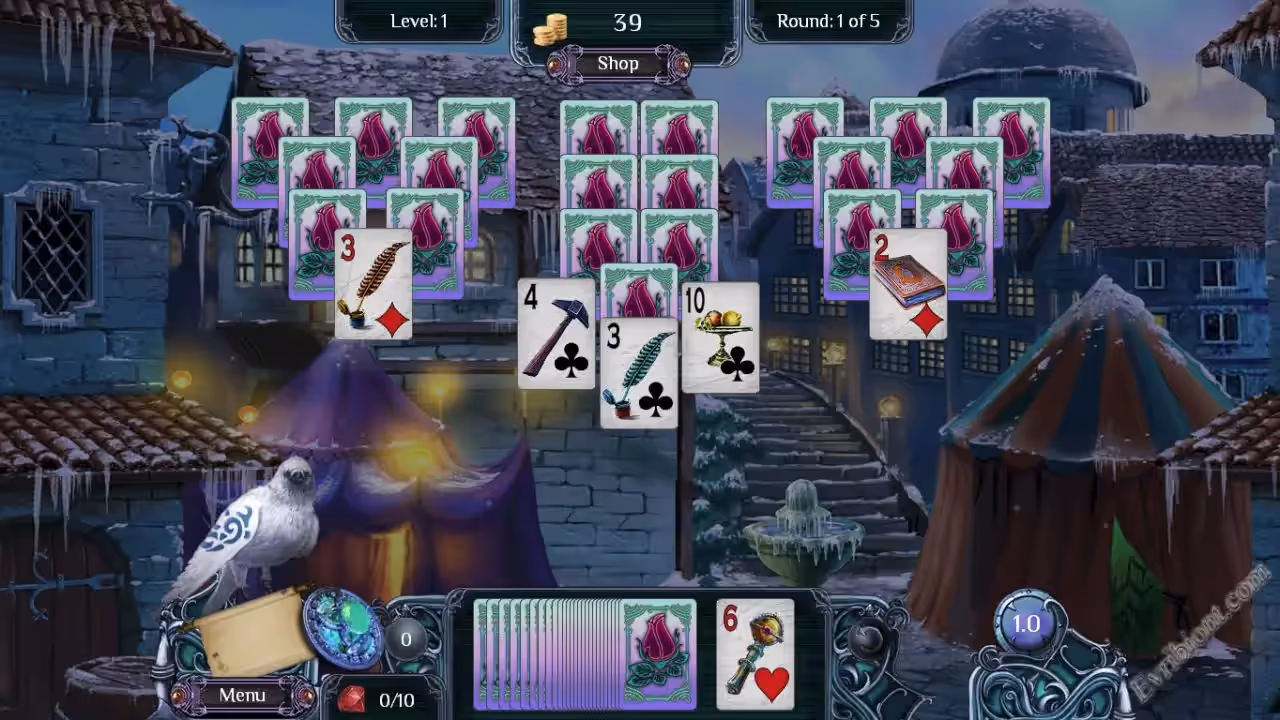Click the parchment scroll by the bird
Image resolution: width=1280 pixels, height=720 pixels.
[252, 630]
